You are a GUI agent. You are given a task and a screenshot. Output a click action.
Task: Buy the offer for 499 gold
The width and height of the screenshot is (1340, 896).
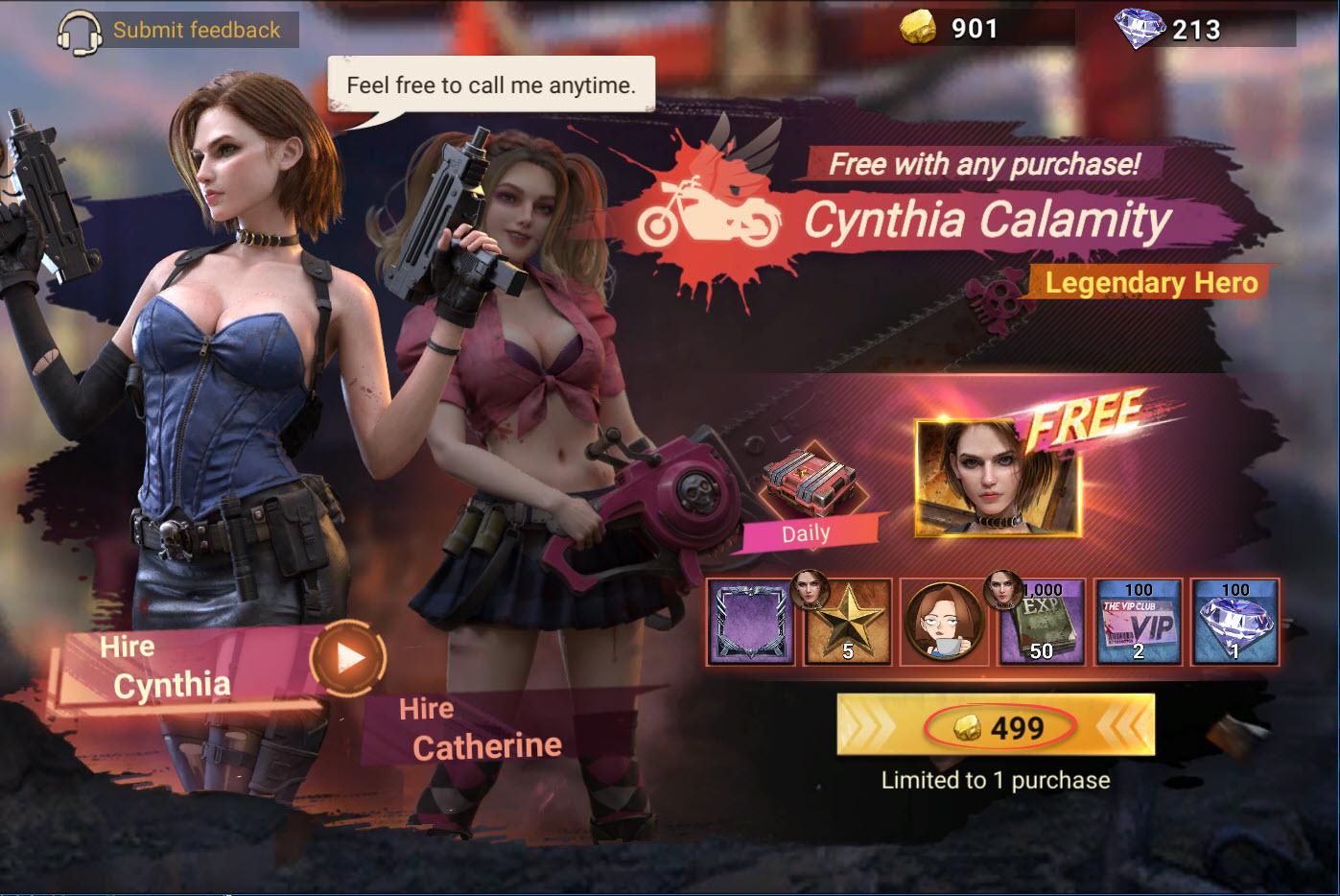click(996, 728)
